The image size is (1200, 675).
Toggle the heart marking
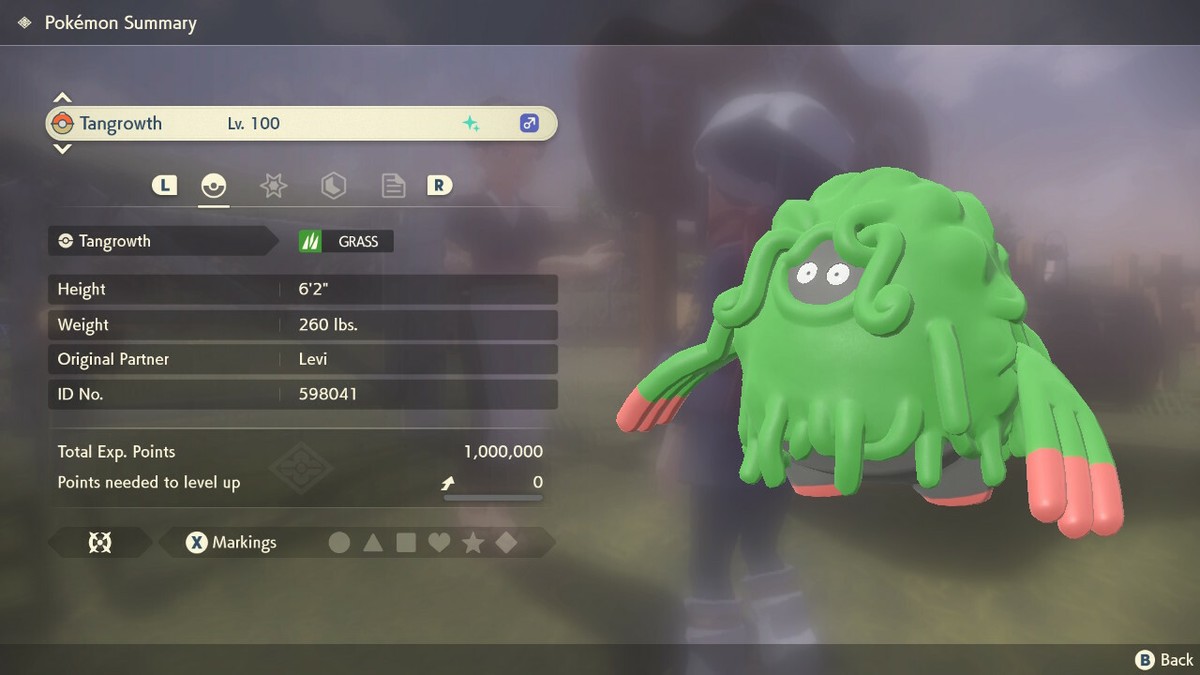439,543
